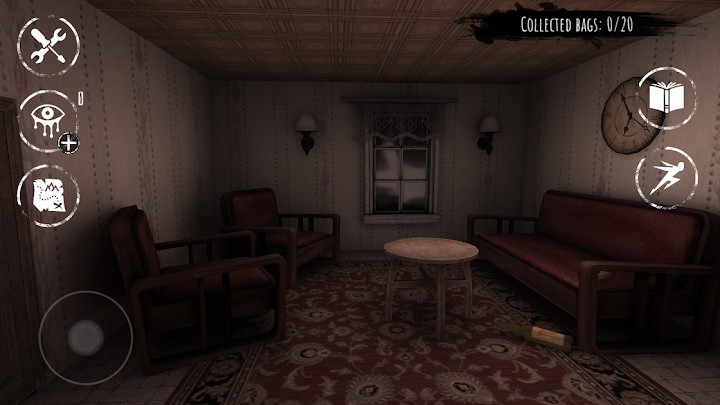Open the settings wrench and screwdriver icon

[48, 46]
